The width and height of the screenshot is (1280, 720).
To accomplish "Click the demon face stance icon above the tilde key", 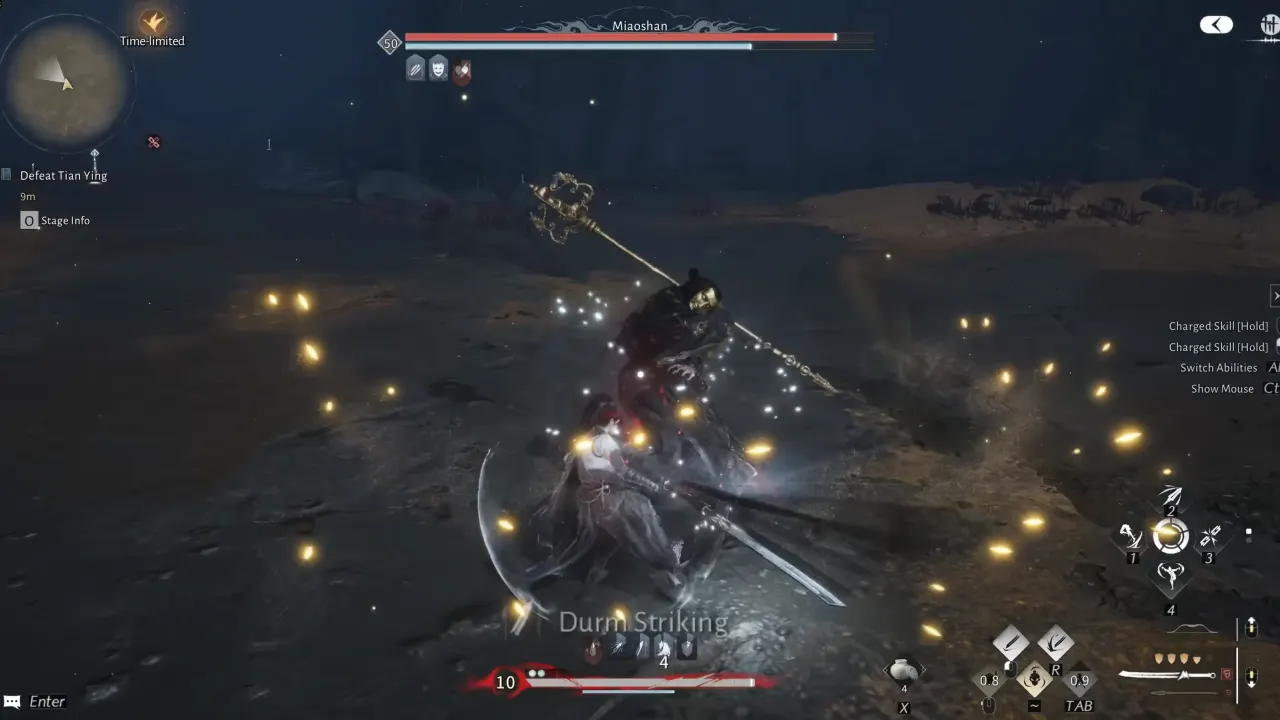I will click(x=1035, y=678).
